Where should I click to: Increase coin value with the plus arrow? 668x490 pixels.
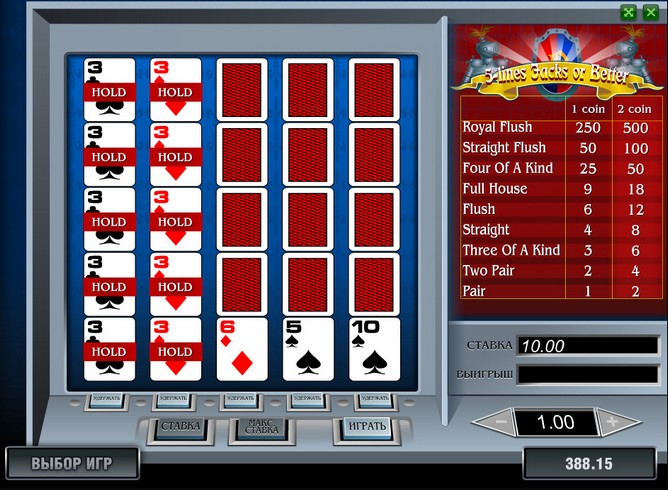[613, 422]
